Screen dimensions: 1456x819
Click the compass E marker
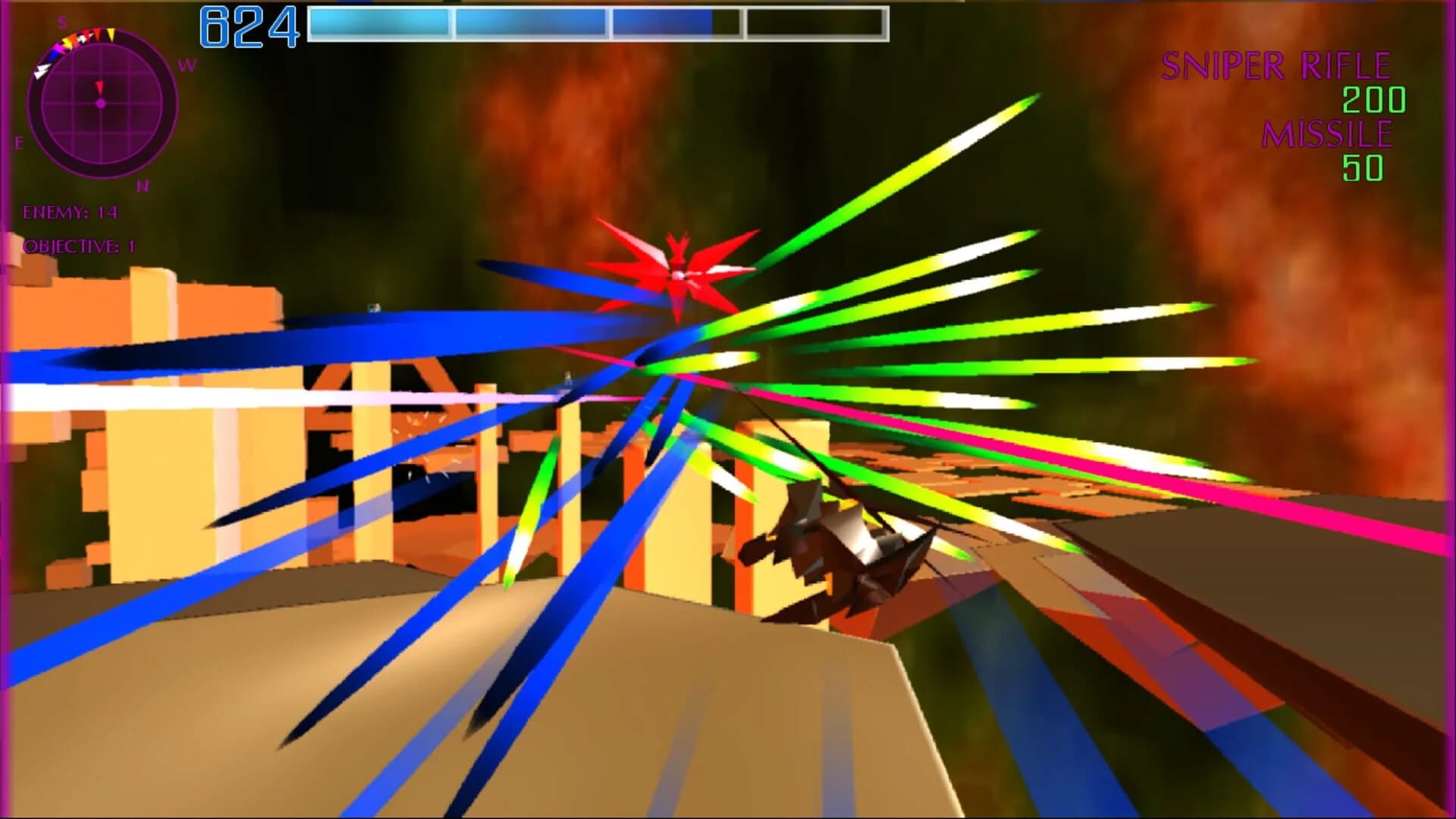(x=19, y=143)
